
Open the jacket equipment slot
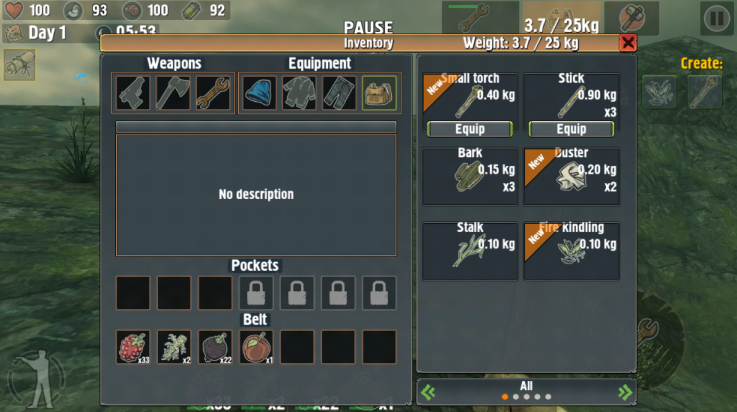[299, 93]
